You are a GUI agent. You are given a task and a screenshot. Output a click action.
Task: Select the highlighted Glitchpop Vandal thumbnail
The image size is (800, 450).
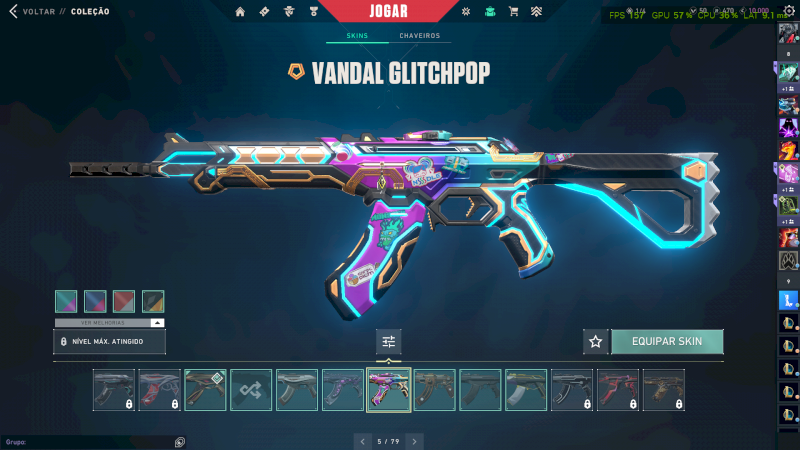389,390
